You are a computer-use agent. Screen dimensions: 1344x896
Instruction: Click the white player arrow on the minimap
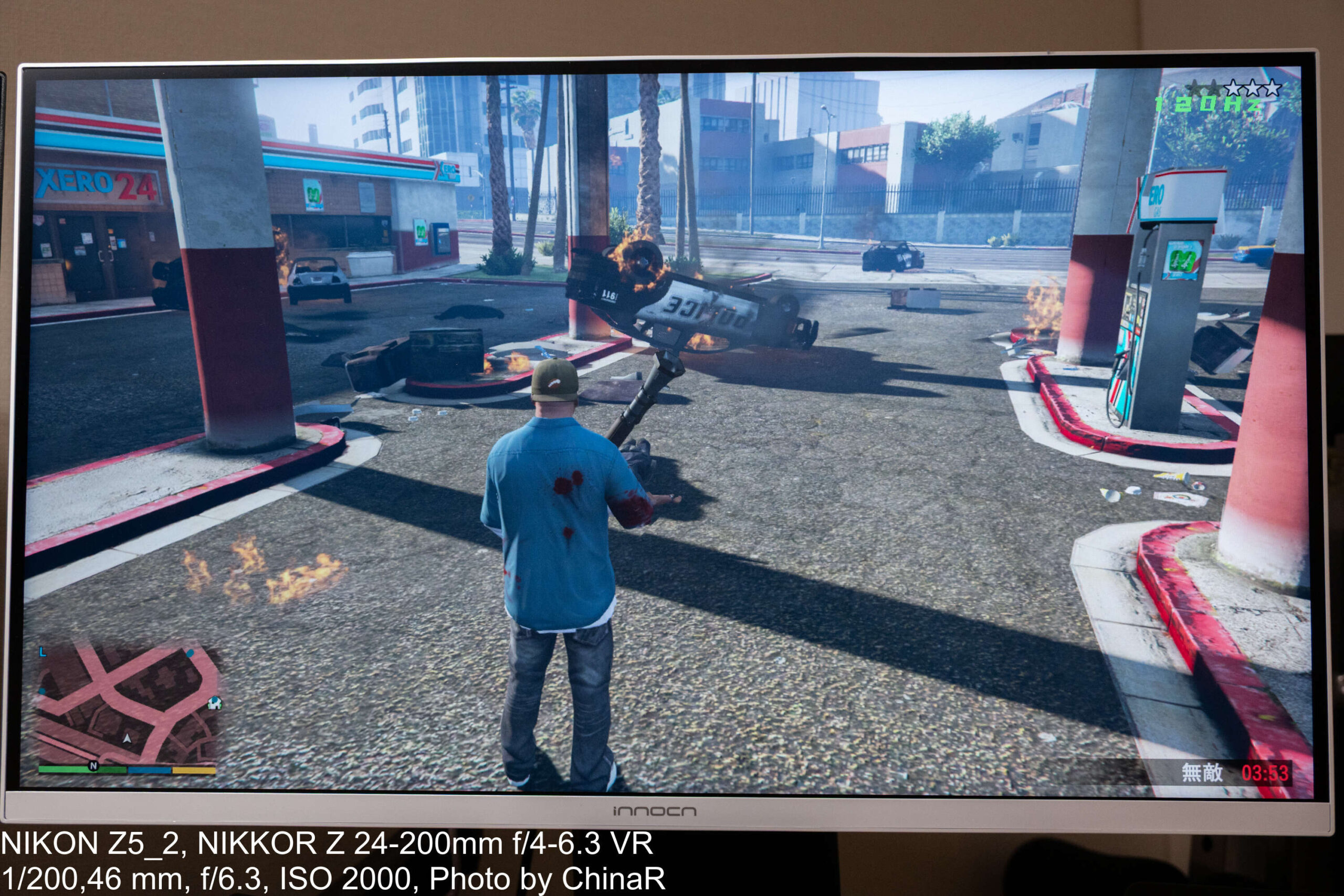[127, 739]
